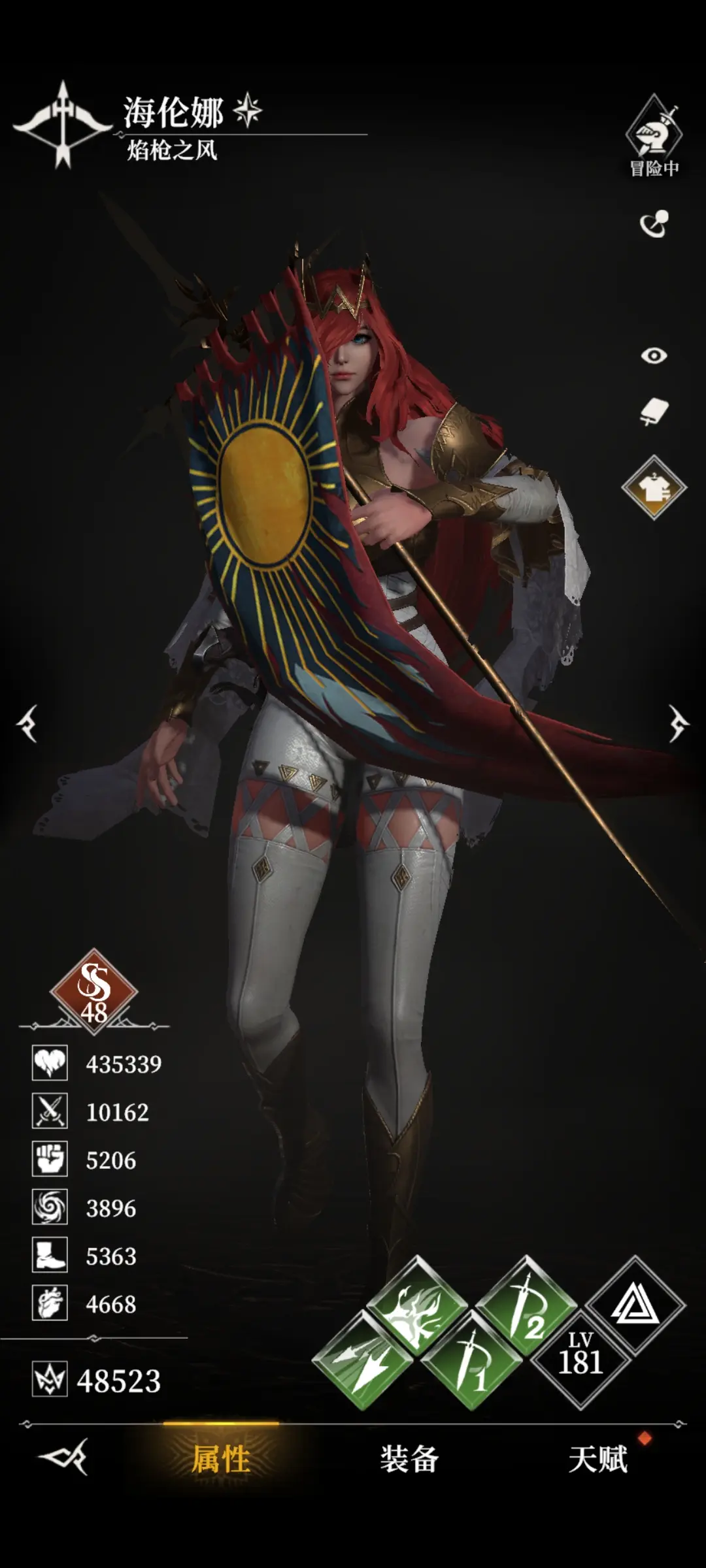
Task: Show the next hero with right arrow
Action: (678, 723)
